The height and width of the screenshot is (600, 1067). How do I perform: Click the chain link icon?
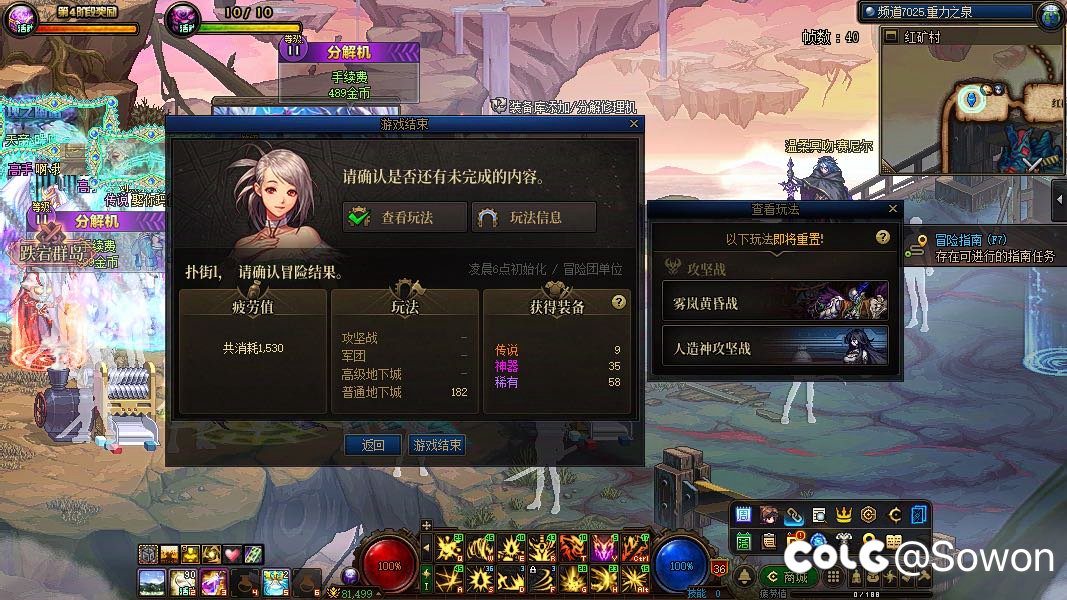793,515
